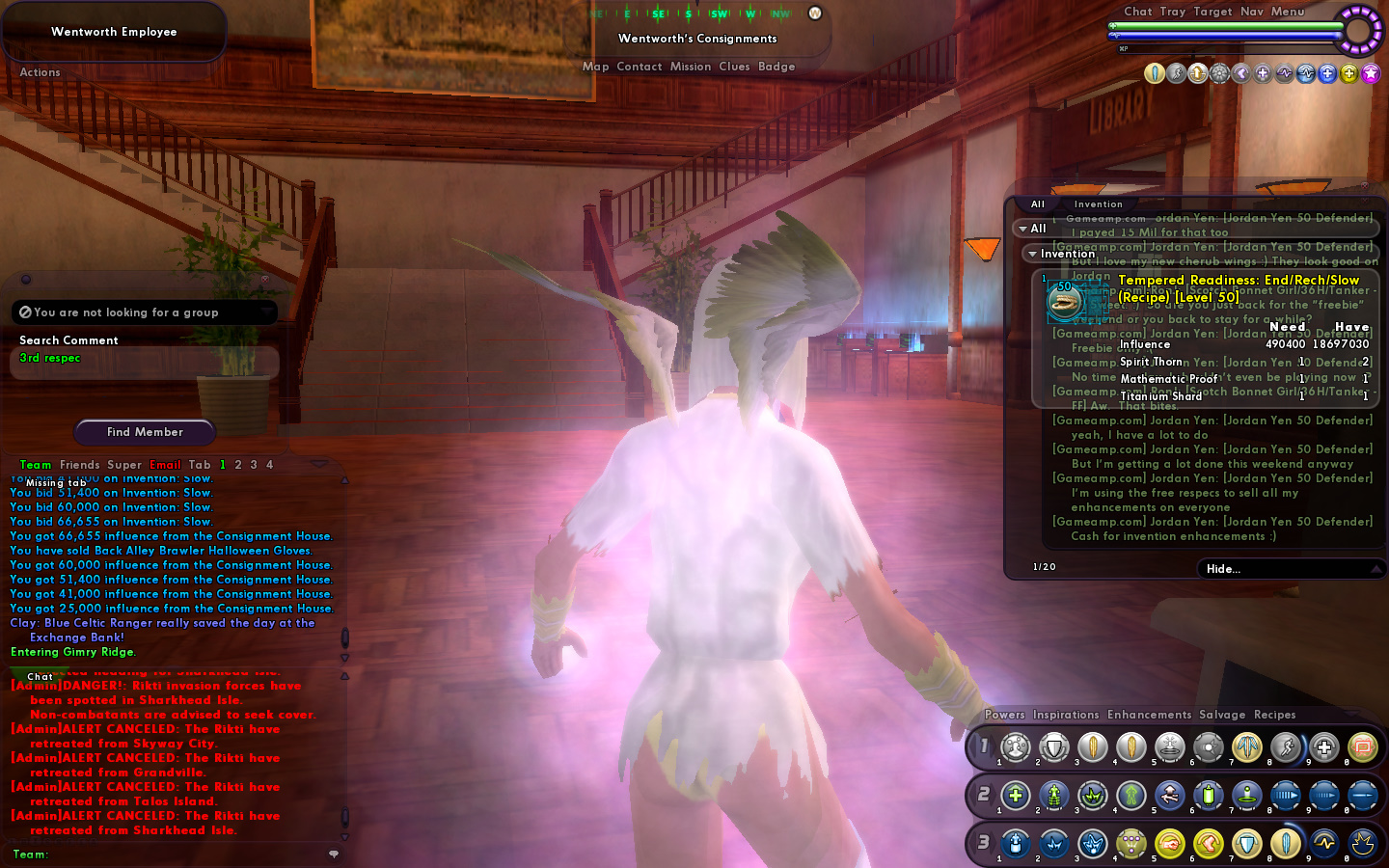
Task: Open the Email tab
Action: click(x=165, y=465)
